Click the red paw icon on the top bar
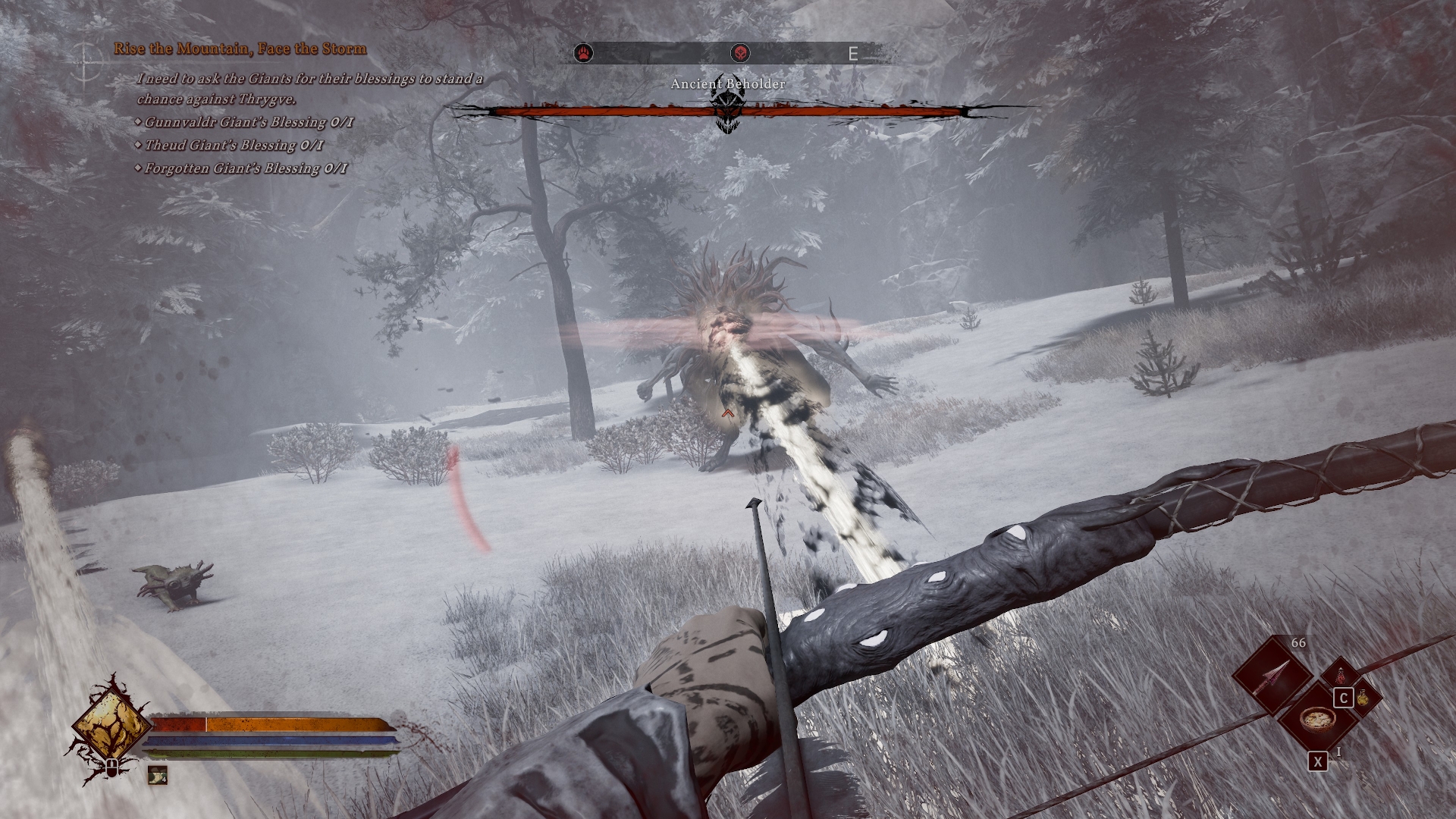This screenshot has width=1456, height=819. coord(582,52)
